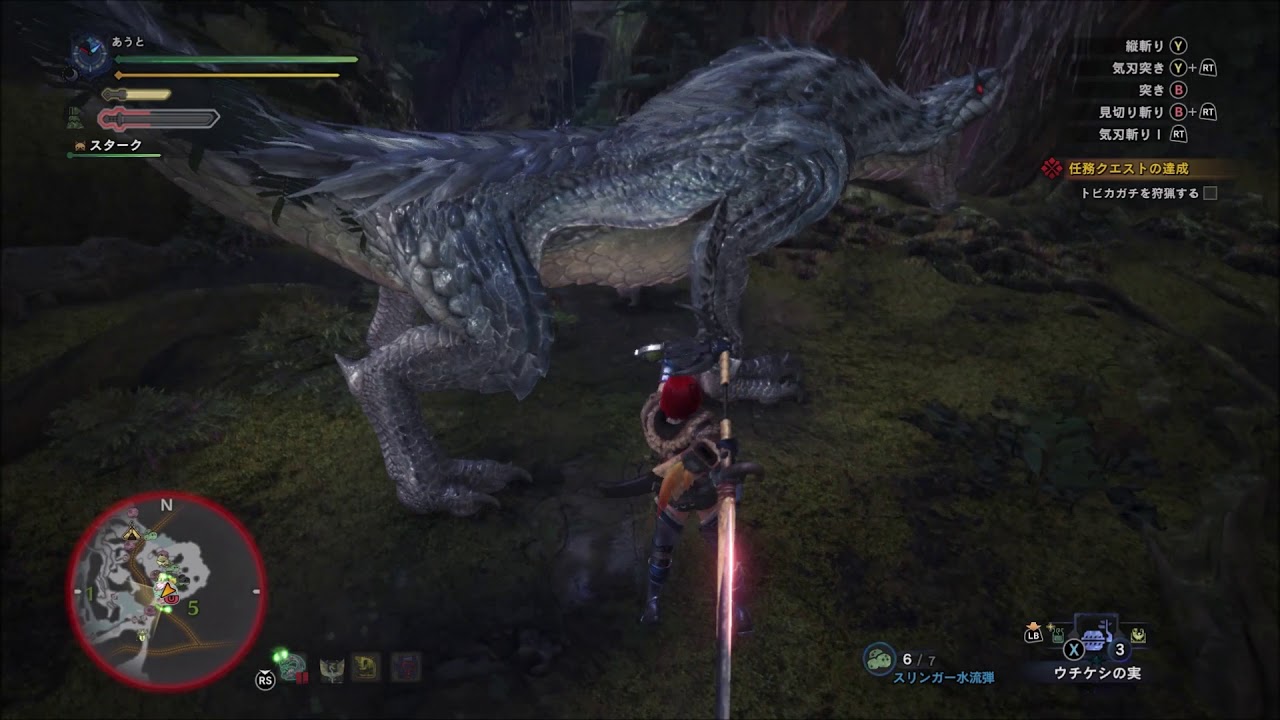The height and width of the screenshot is (720, 1280).
Task: Toggle the LB radial menu indicator
Action: [1033, 635]
